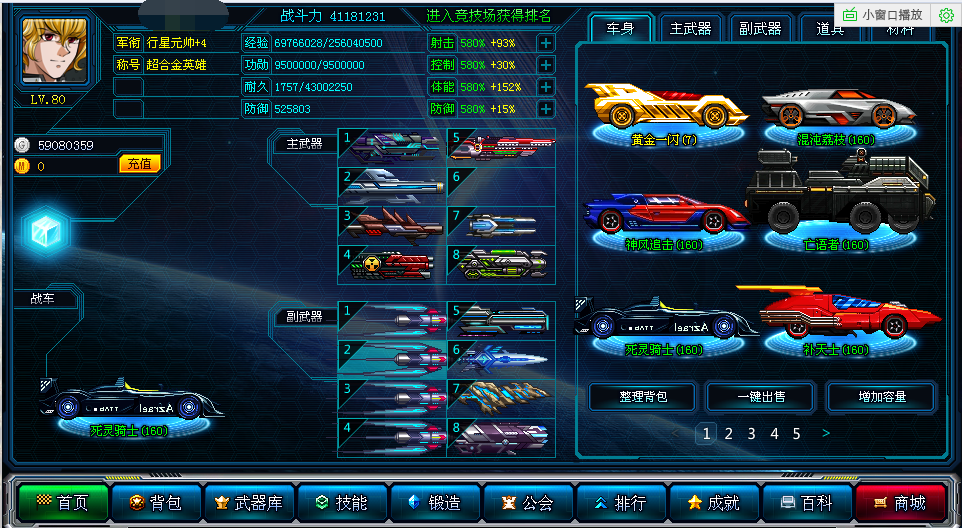Open the 成就 achievements page
The width and height of the screenshot is (962, 528).
coord(713,503)
